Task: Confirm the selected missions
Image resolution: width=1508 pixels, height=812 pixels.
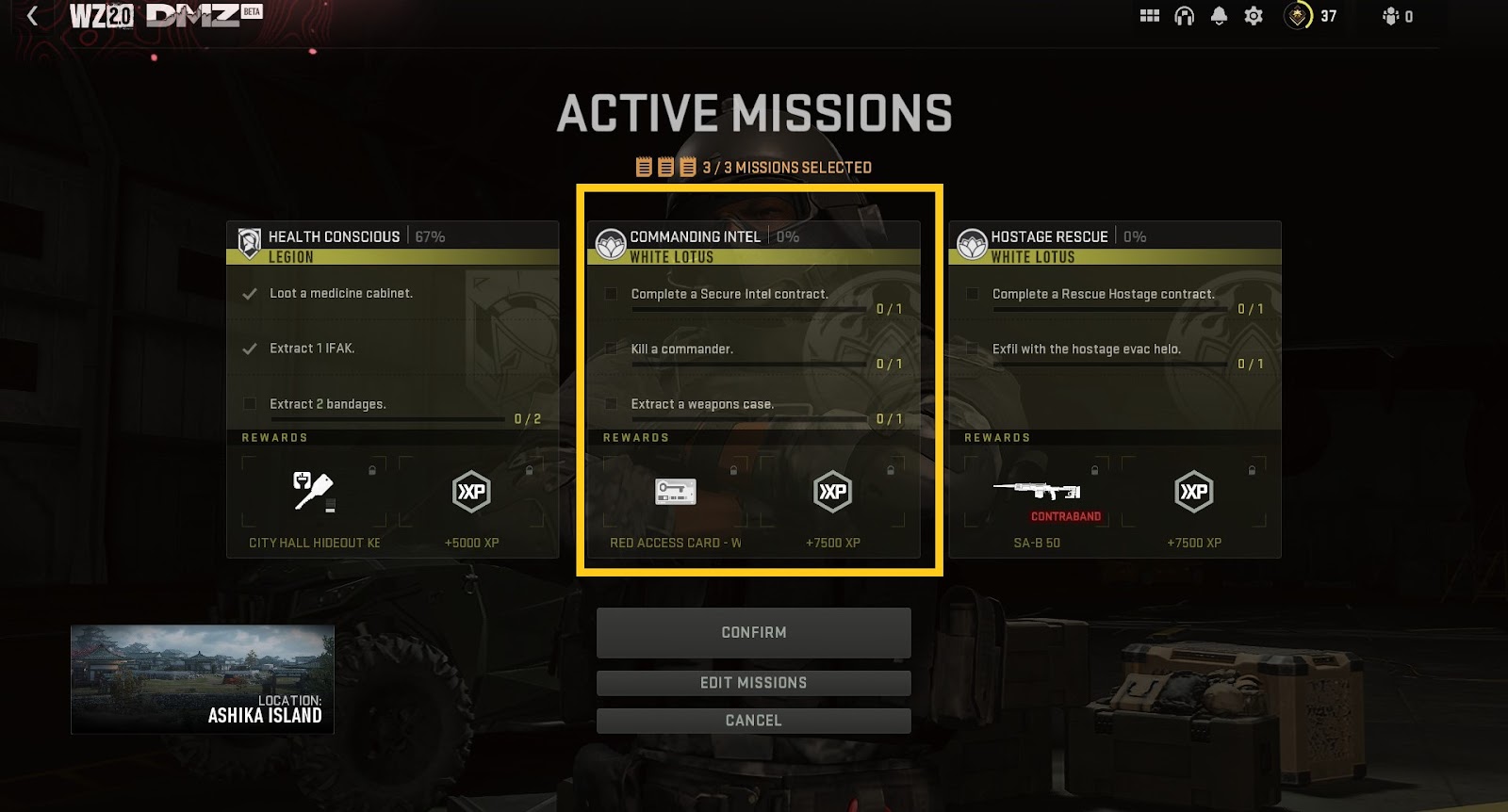Action: (x=753, y=632)
